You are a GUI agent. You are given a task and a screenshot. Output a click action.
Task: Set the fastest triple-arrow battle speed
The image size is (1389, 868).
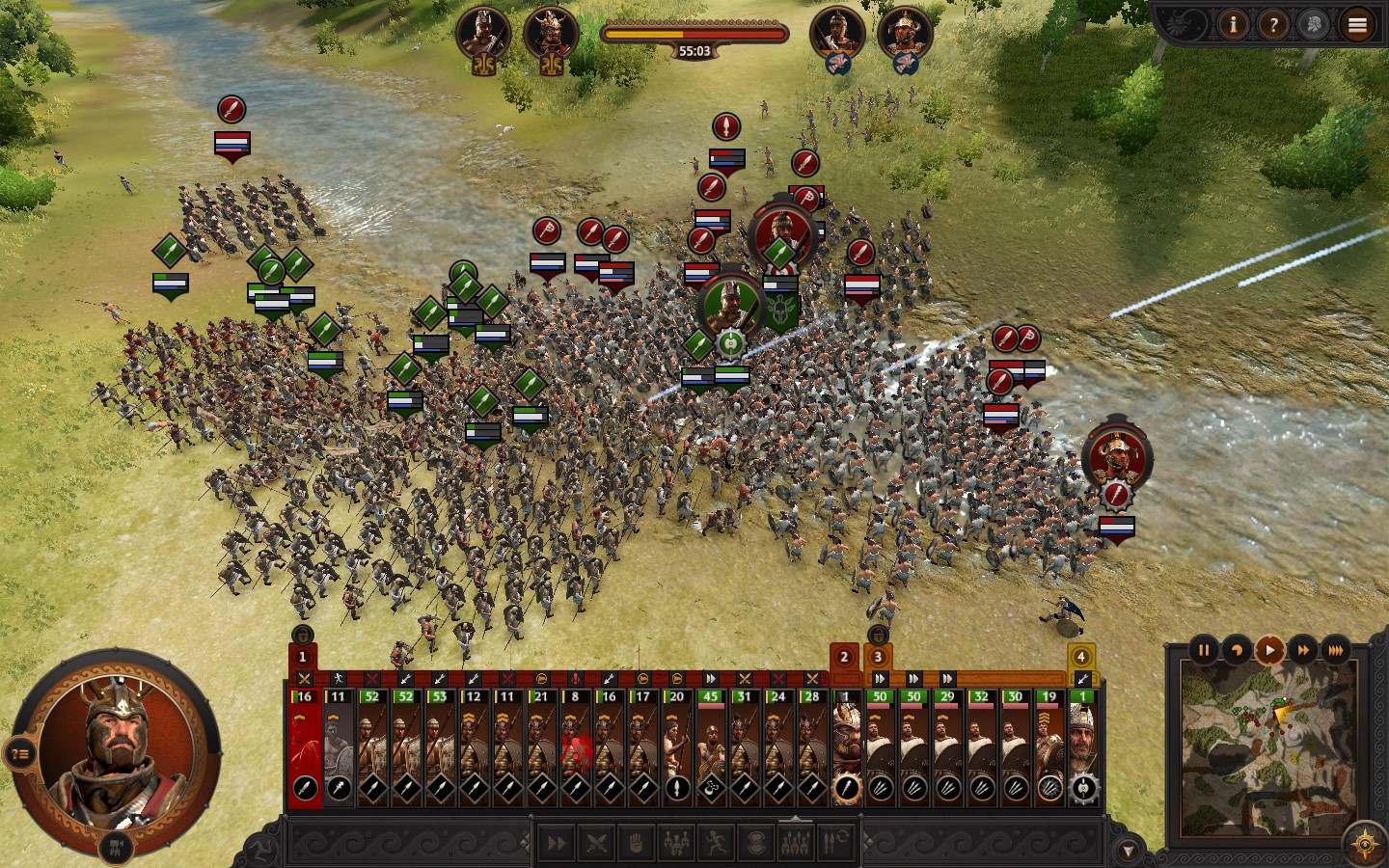pyautogui.click(x=1335, y=650)
